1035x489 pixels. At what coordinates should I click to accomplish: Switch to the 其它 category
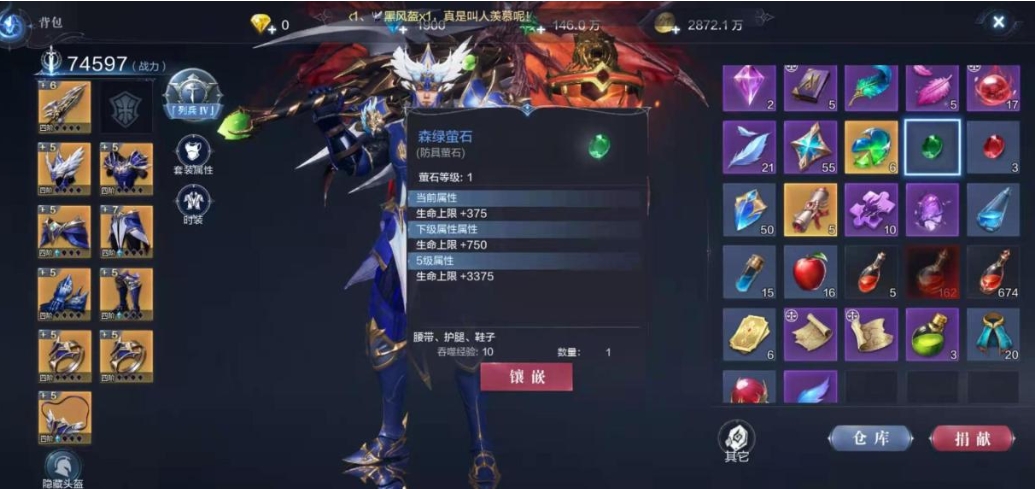(x=736, y=440)
